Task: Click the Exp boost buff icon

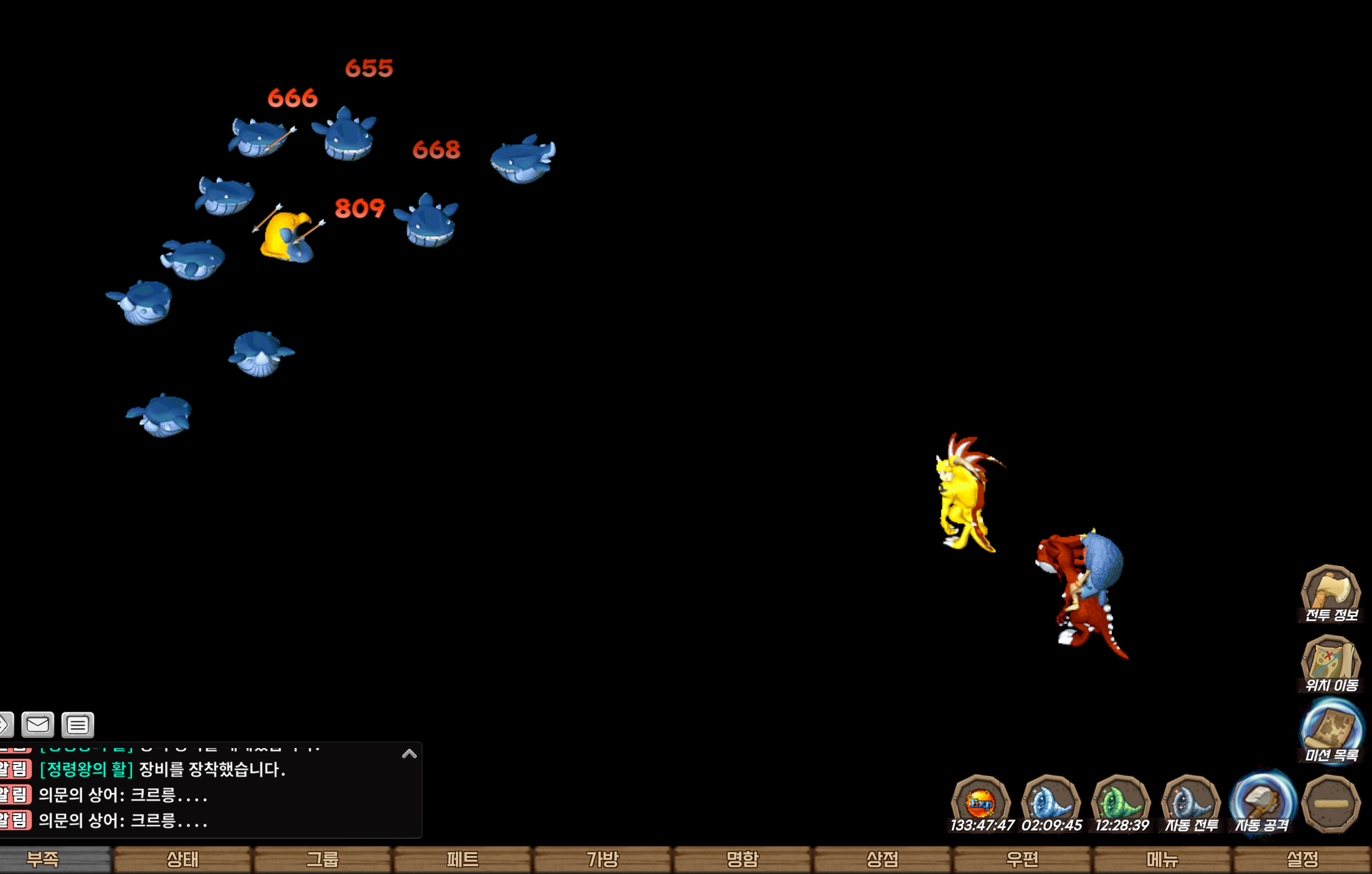Action: (981, 803)
